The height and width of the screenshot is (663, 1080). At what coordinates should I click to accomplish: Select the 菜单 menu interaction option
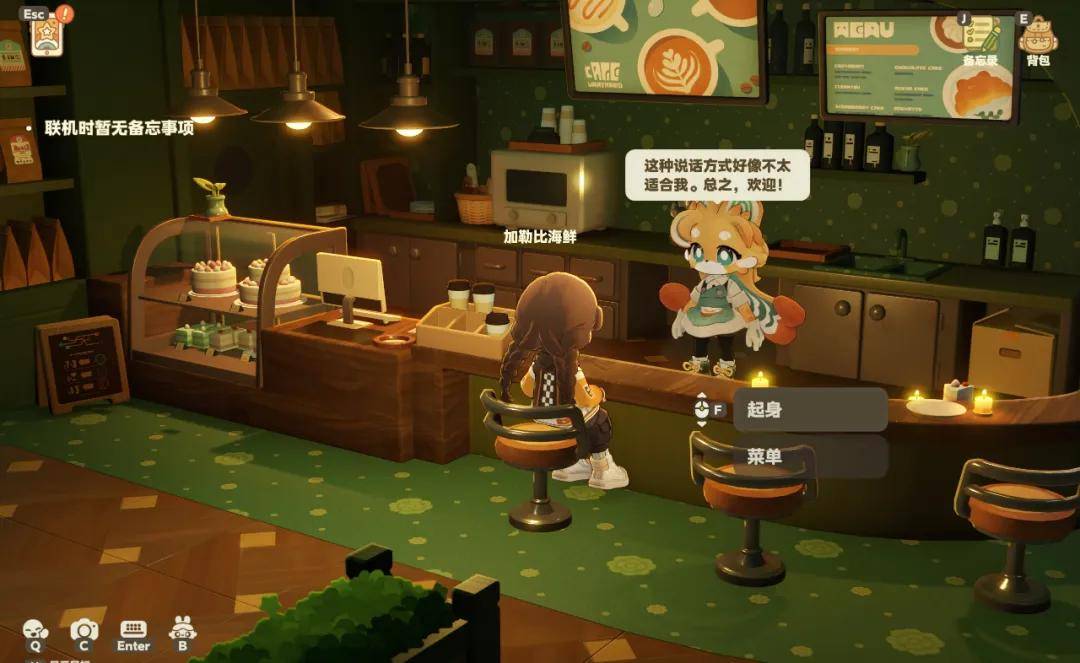coord(810,457)
